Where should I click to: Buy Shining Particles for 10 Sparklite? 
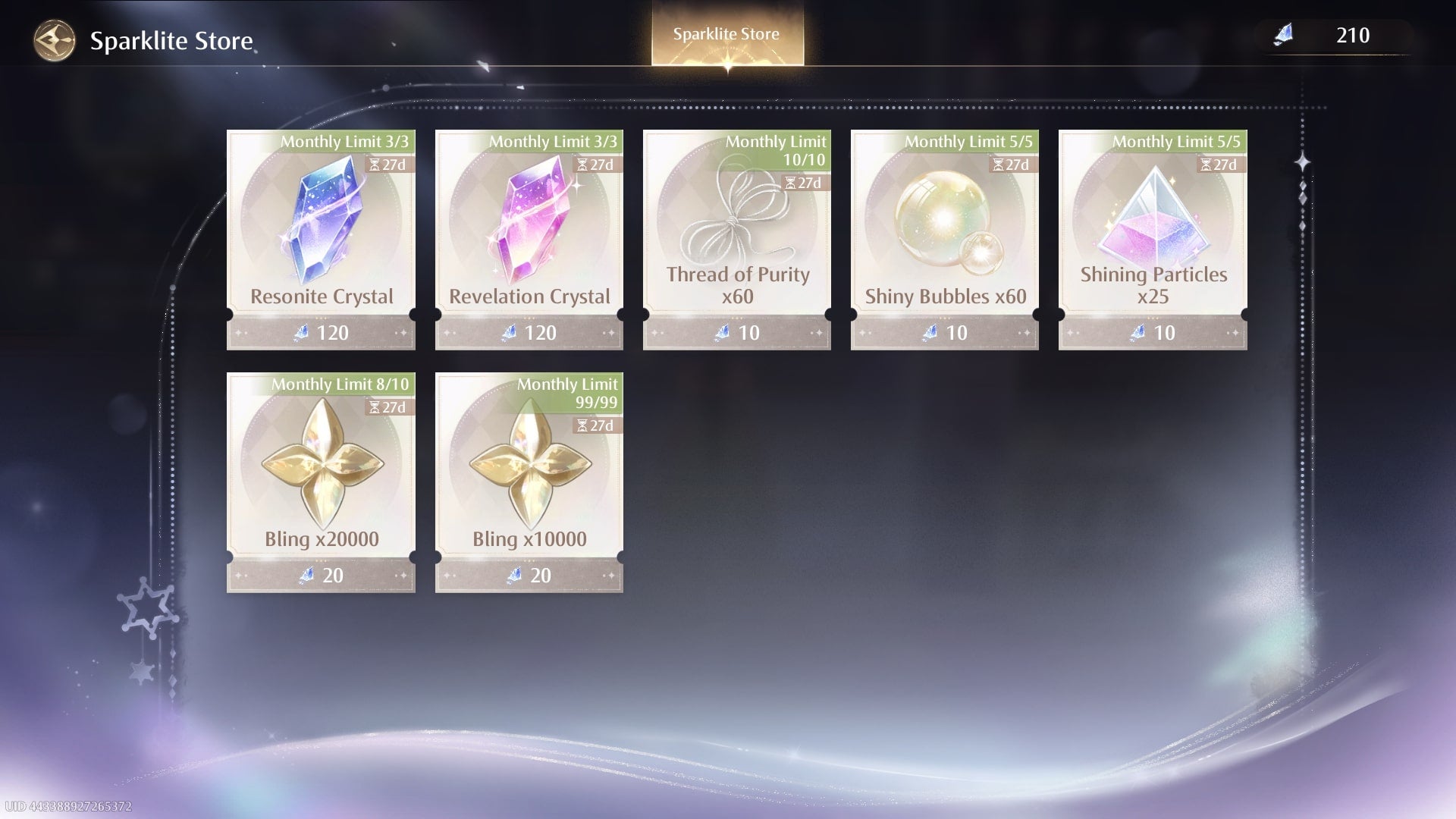pos(1152,332)
